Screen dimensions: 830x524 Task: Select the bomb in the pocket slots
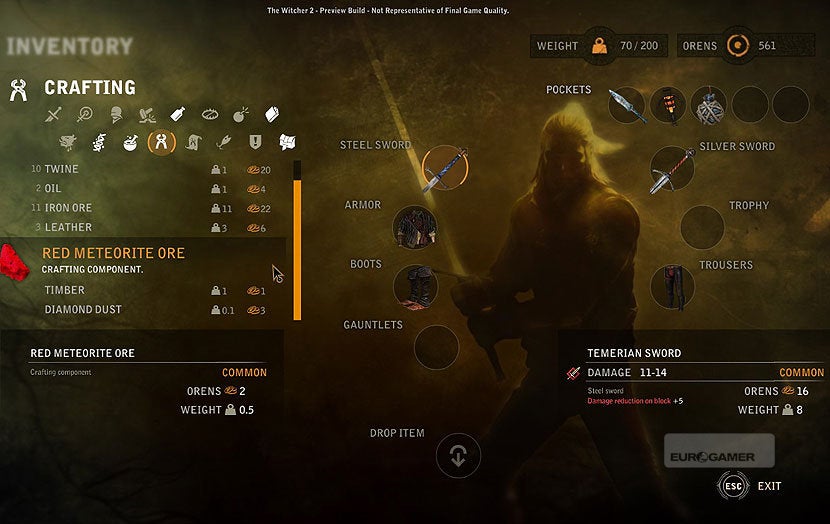tap(668, 105)
